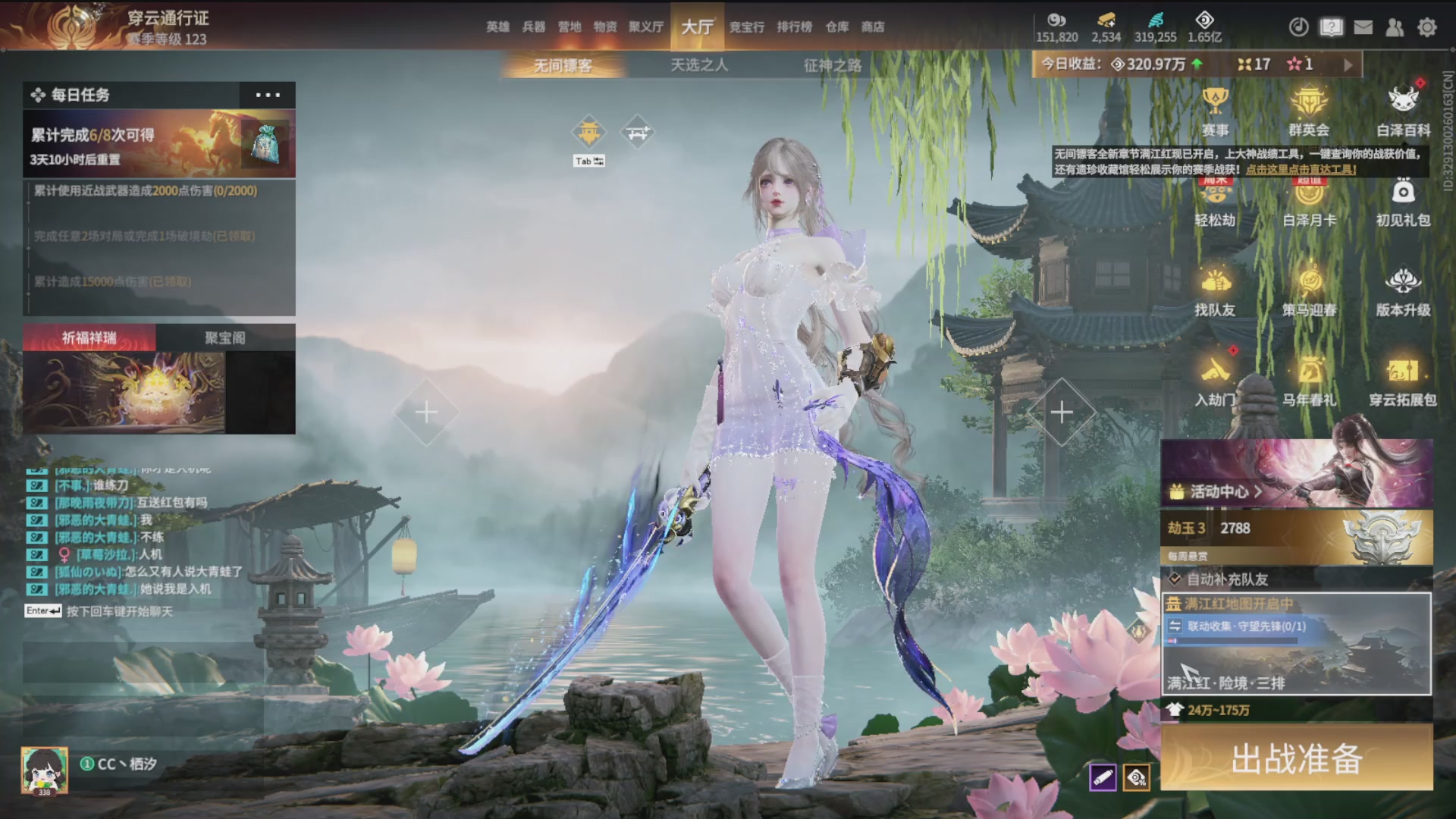Screen dimensions: 1456x819
Task: Open the 排行榜 leaderboard
Action: tap(794, 27)
